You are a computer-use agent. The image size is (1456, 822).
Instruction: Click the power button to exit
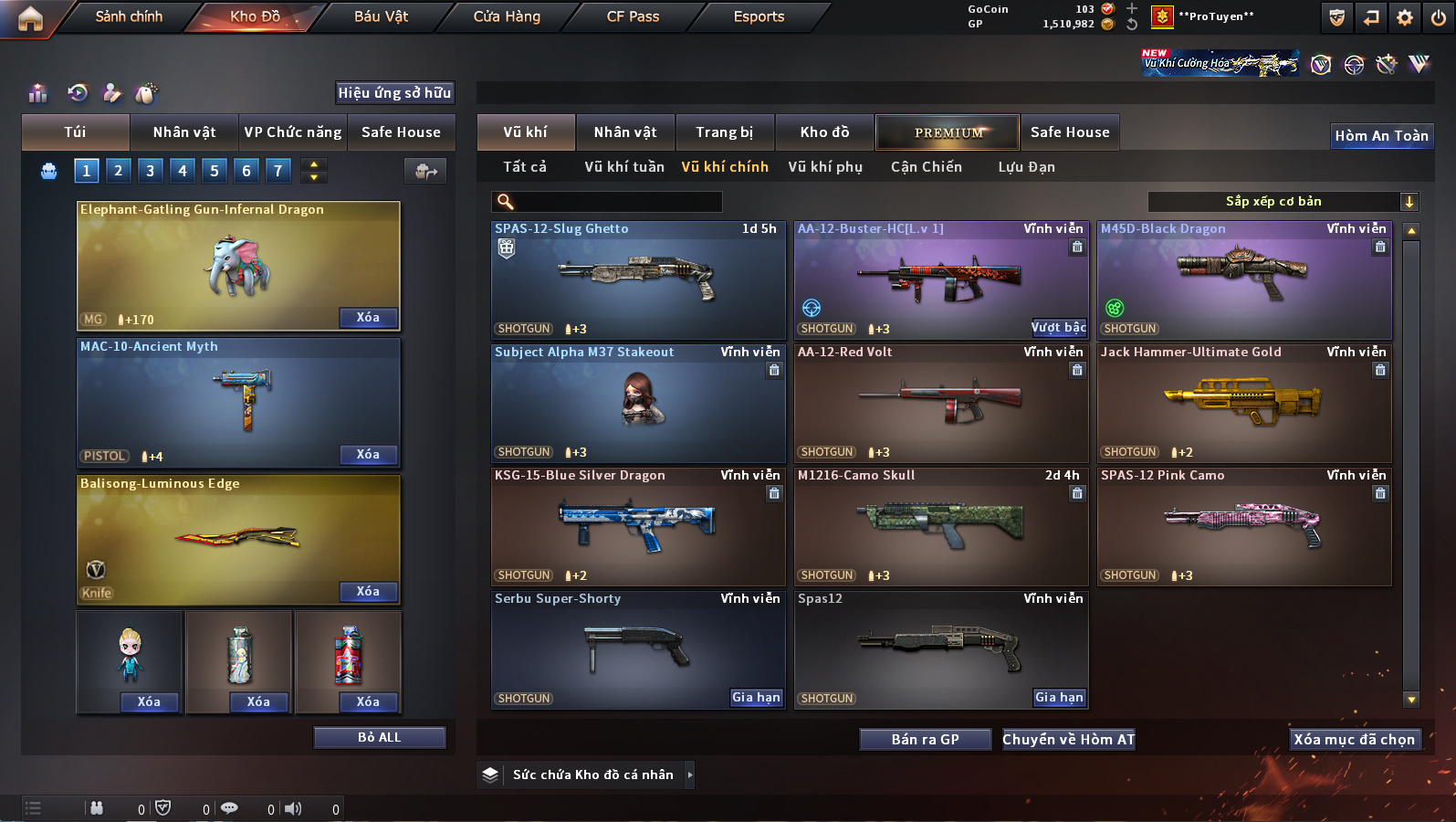1439,17
